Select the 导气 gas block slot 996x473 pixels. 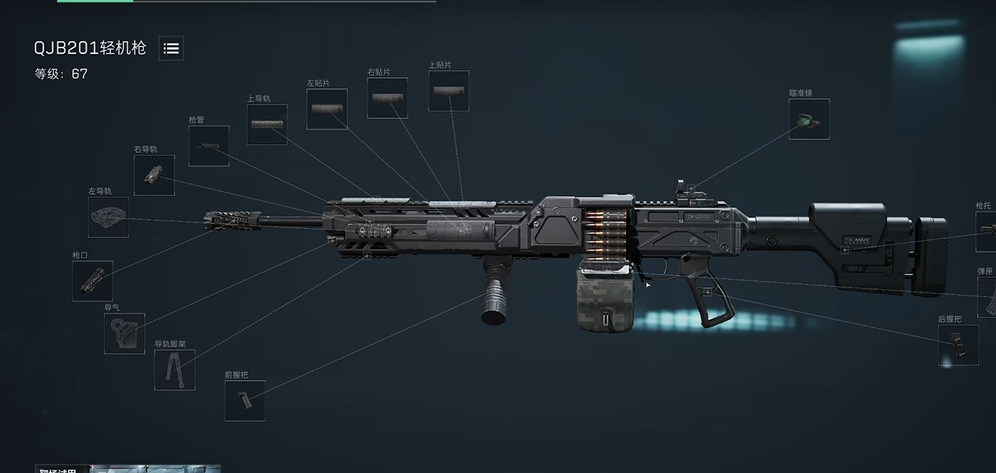coord(124,333)
